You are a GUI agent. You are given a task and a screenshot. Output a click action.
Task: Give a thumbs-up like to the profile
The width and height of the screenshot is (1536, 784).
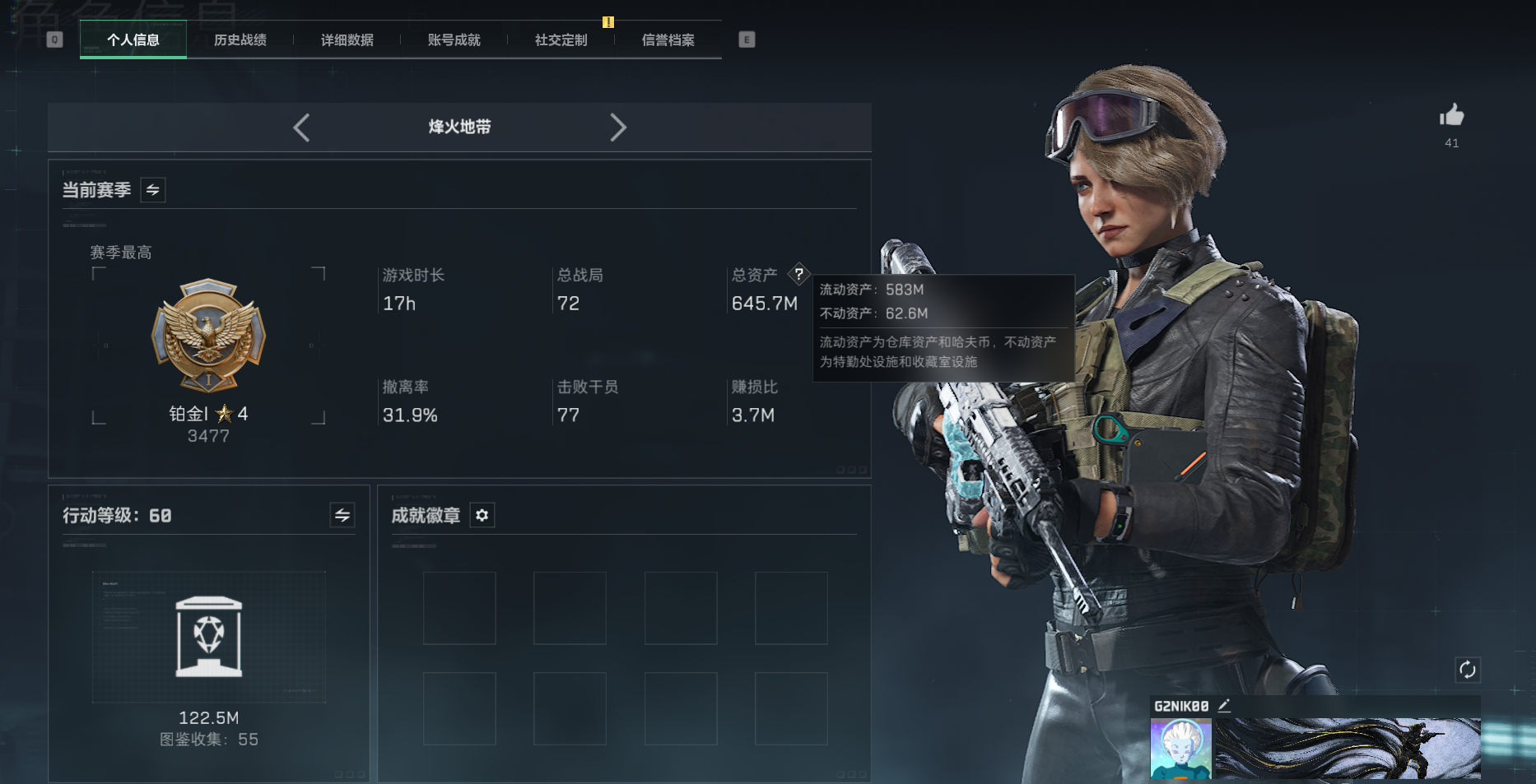pyautogui.click(x=1452, y=116)
